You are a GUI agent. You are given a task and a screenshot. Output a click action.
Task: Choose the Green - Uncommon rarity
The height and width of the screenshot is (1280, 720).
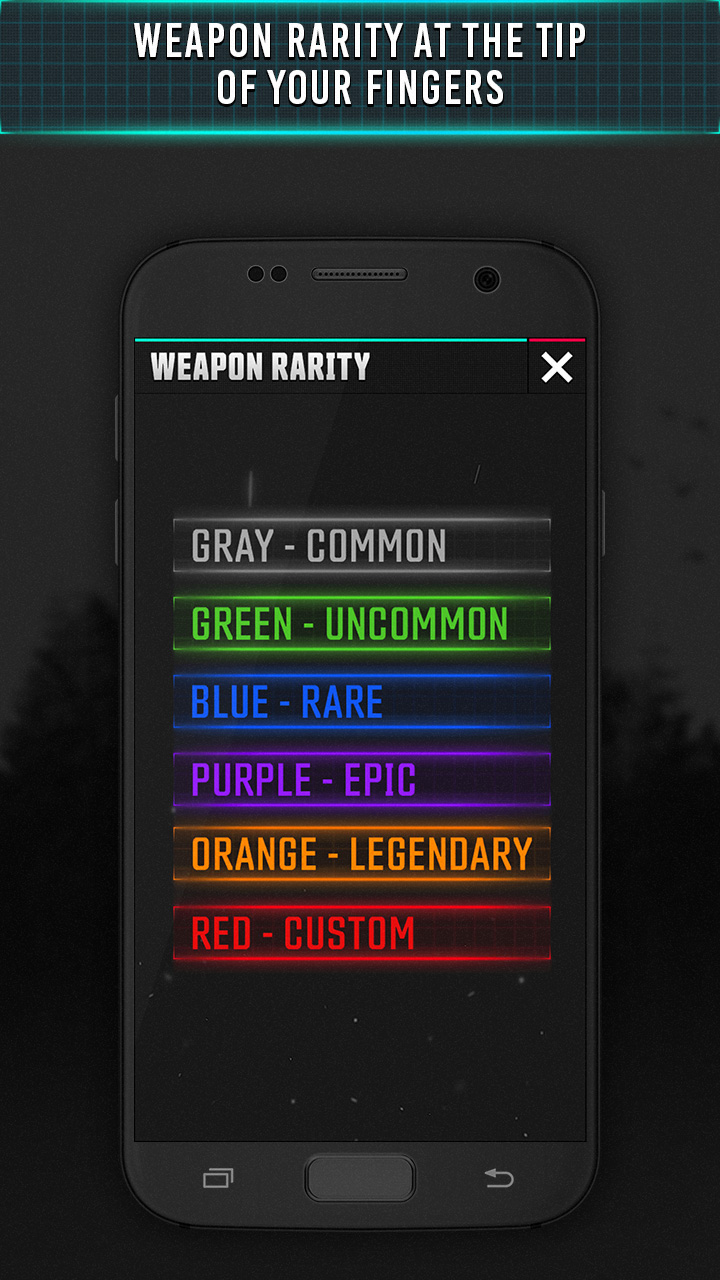click(361, 624)
